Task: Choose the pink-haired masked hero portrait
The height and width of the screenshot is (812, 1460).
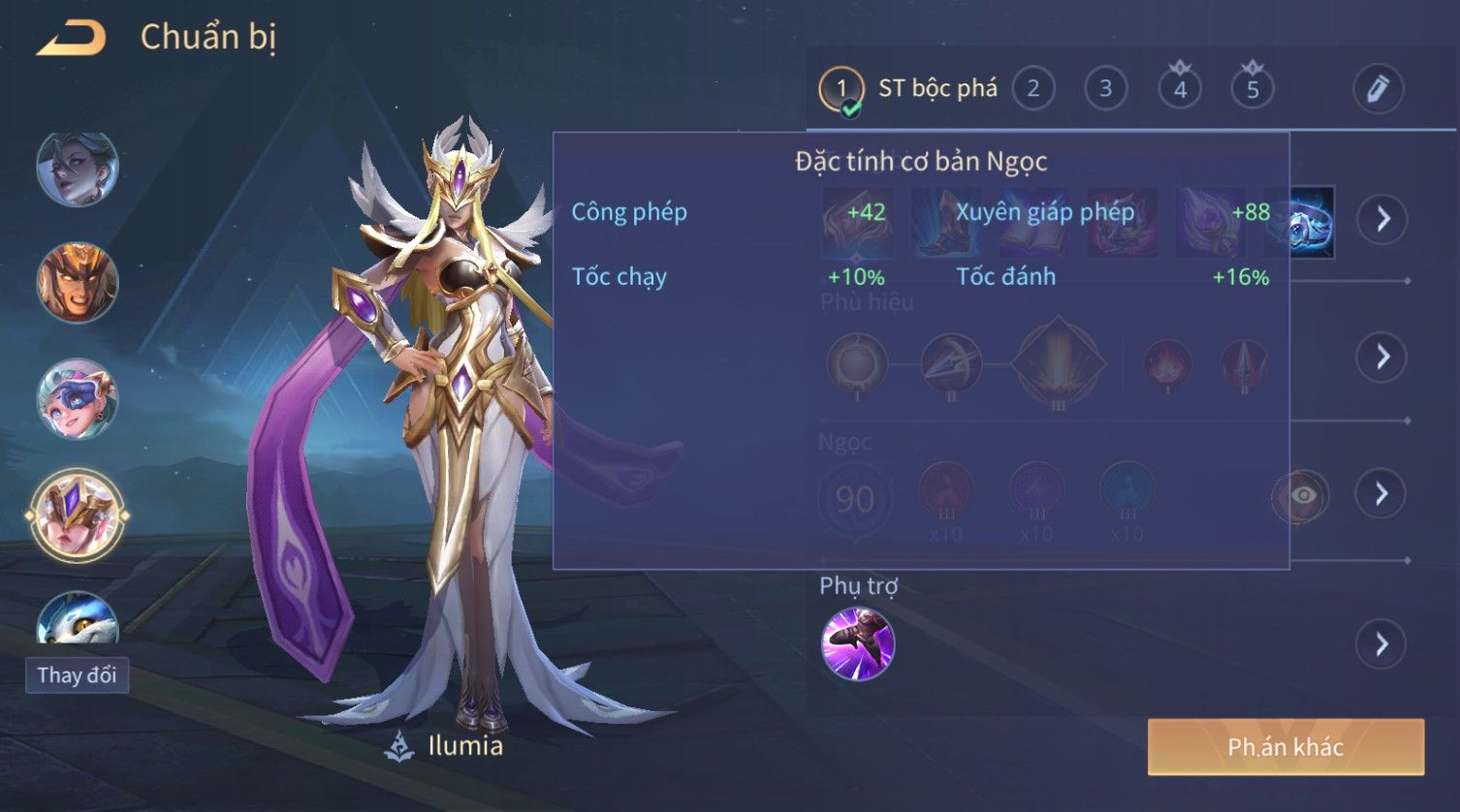Action: point(77,398)
